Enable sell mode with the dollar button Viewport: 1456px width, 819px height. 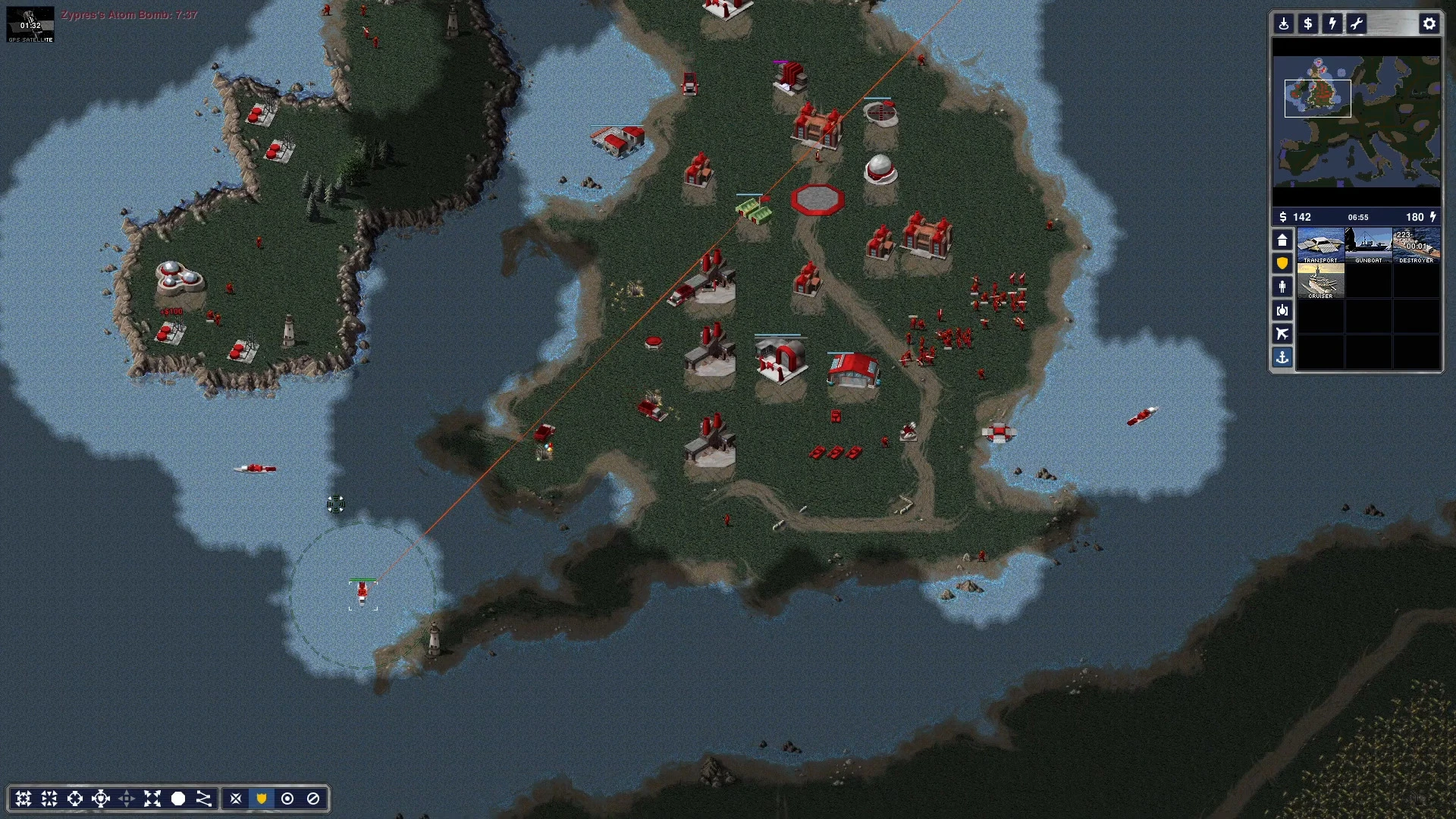[1308, 24]
